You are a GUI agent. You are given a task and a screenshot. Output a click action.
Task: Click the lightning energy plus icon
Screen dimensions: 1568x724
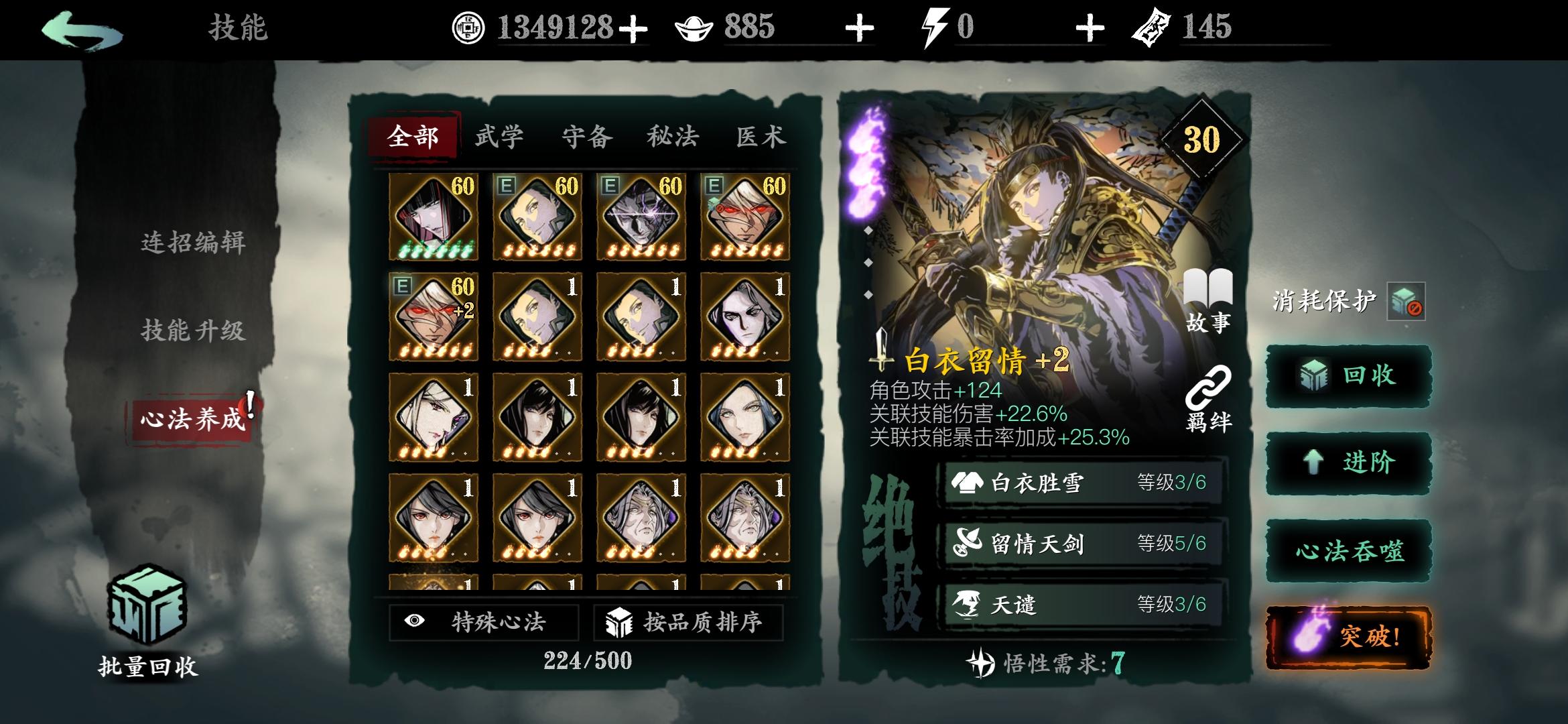tap(1091, 28)
